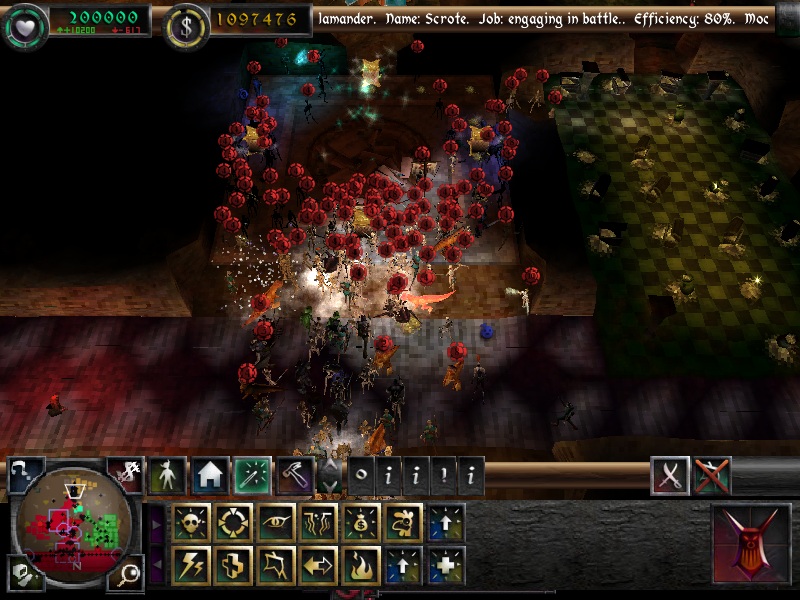Image resolution: width=800 pixels, height=600 pixels.
Task: Toggle the crossed-out red X button
Action: point(712,476)
